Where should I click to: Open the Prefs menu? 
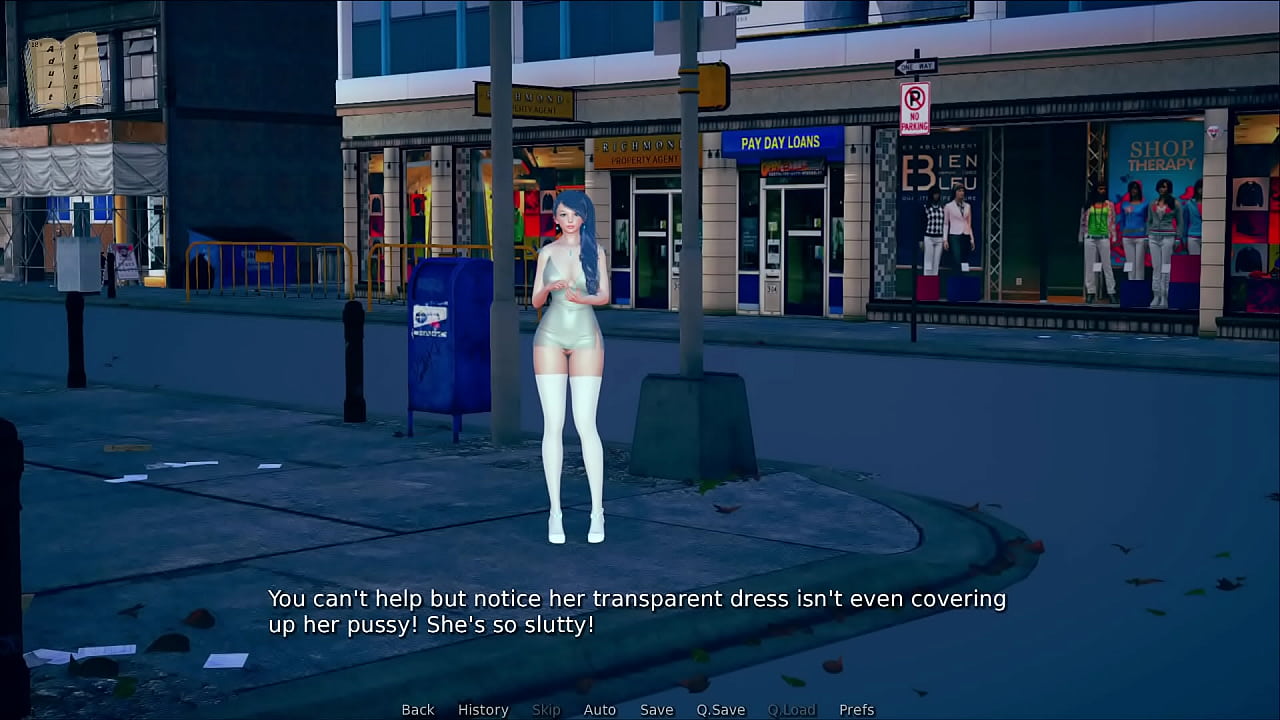857,710
